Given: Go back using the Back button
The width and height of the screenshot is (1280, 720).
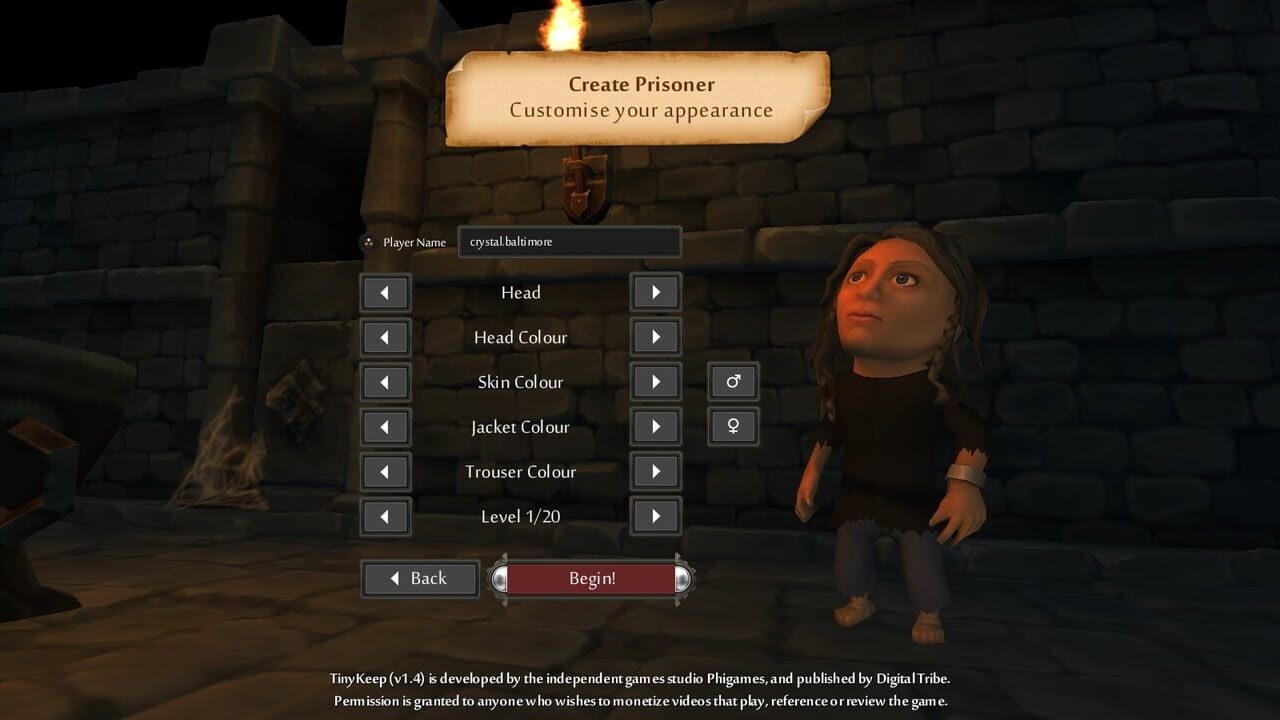Looking at the screenshot, I should pyautogui.click(x=419, y=578).
